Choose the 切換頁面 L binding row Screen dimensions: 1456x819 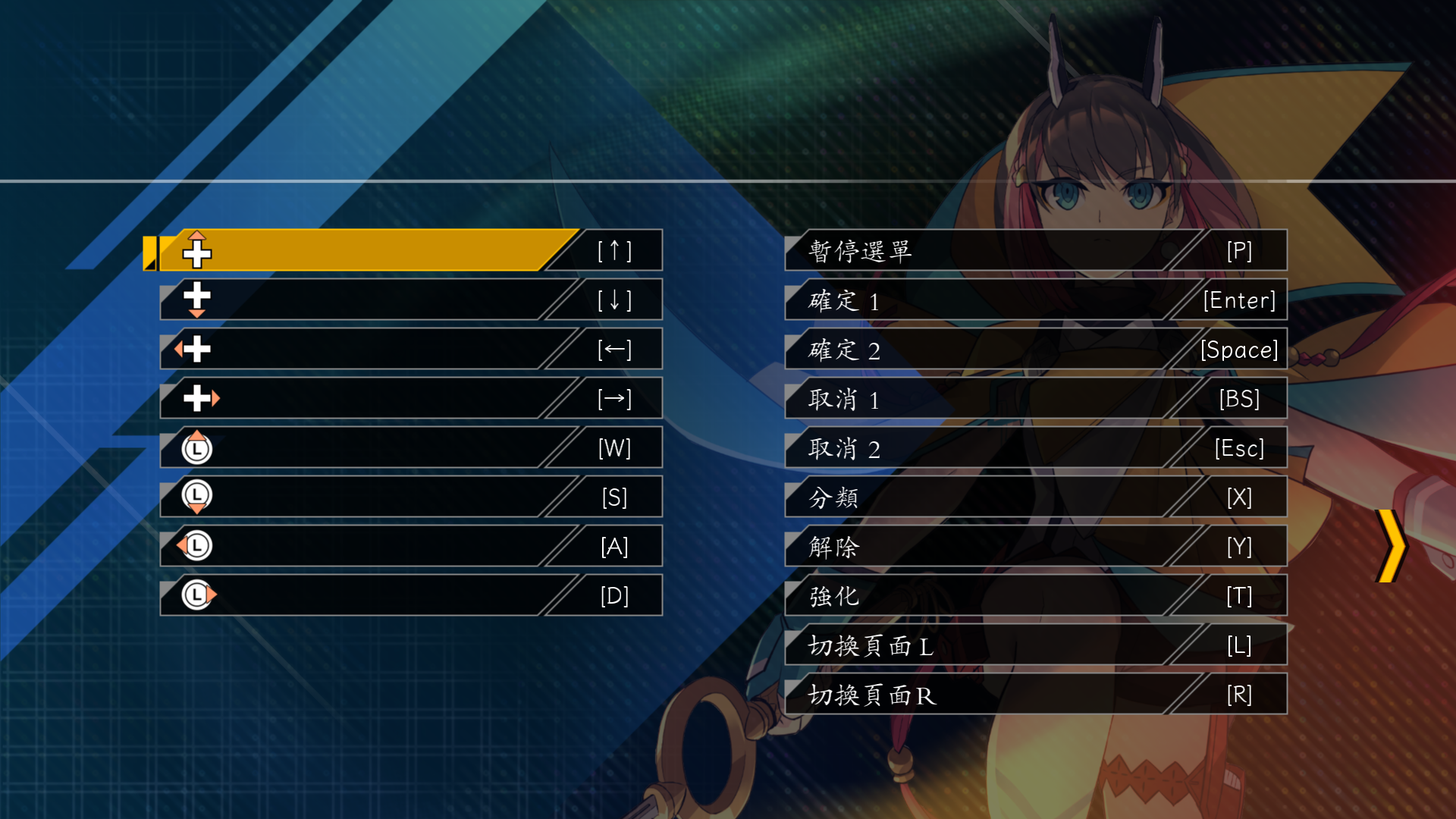(1035, 645)
